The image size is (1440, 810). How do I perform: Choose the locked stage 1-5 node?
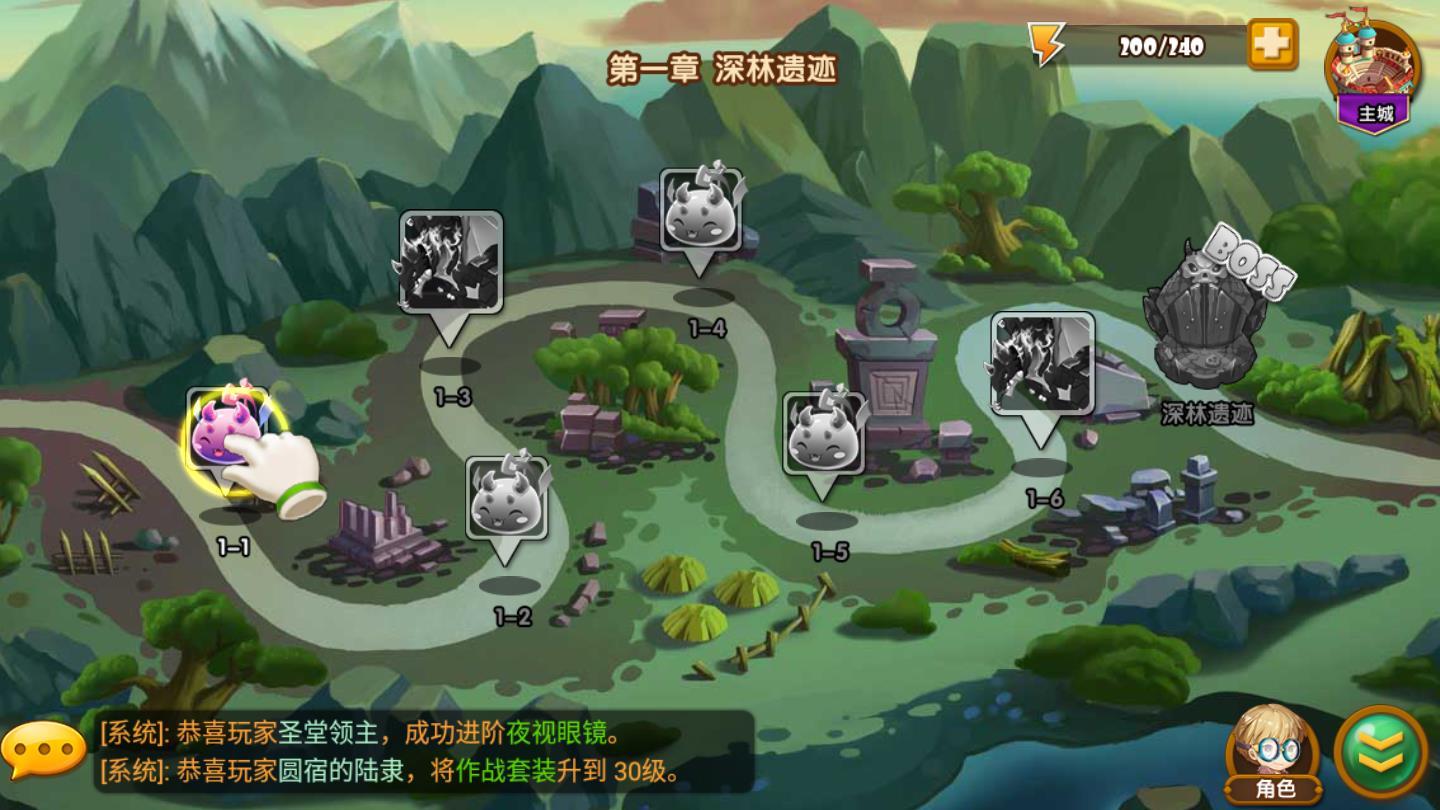824,433
